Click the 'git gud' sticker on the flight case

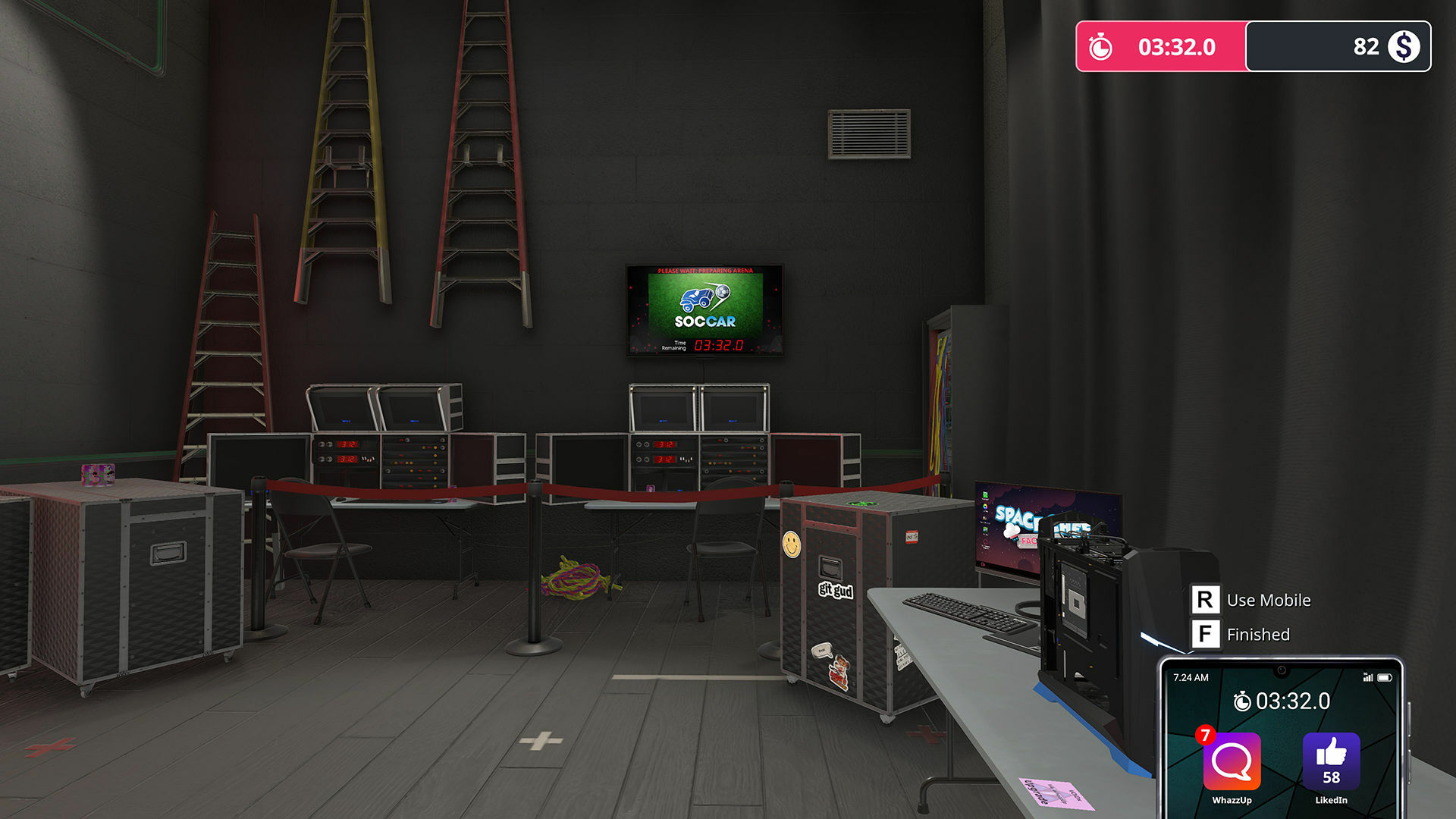pos(838,589)
